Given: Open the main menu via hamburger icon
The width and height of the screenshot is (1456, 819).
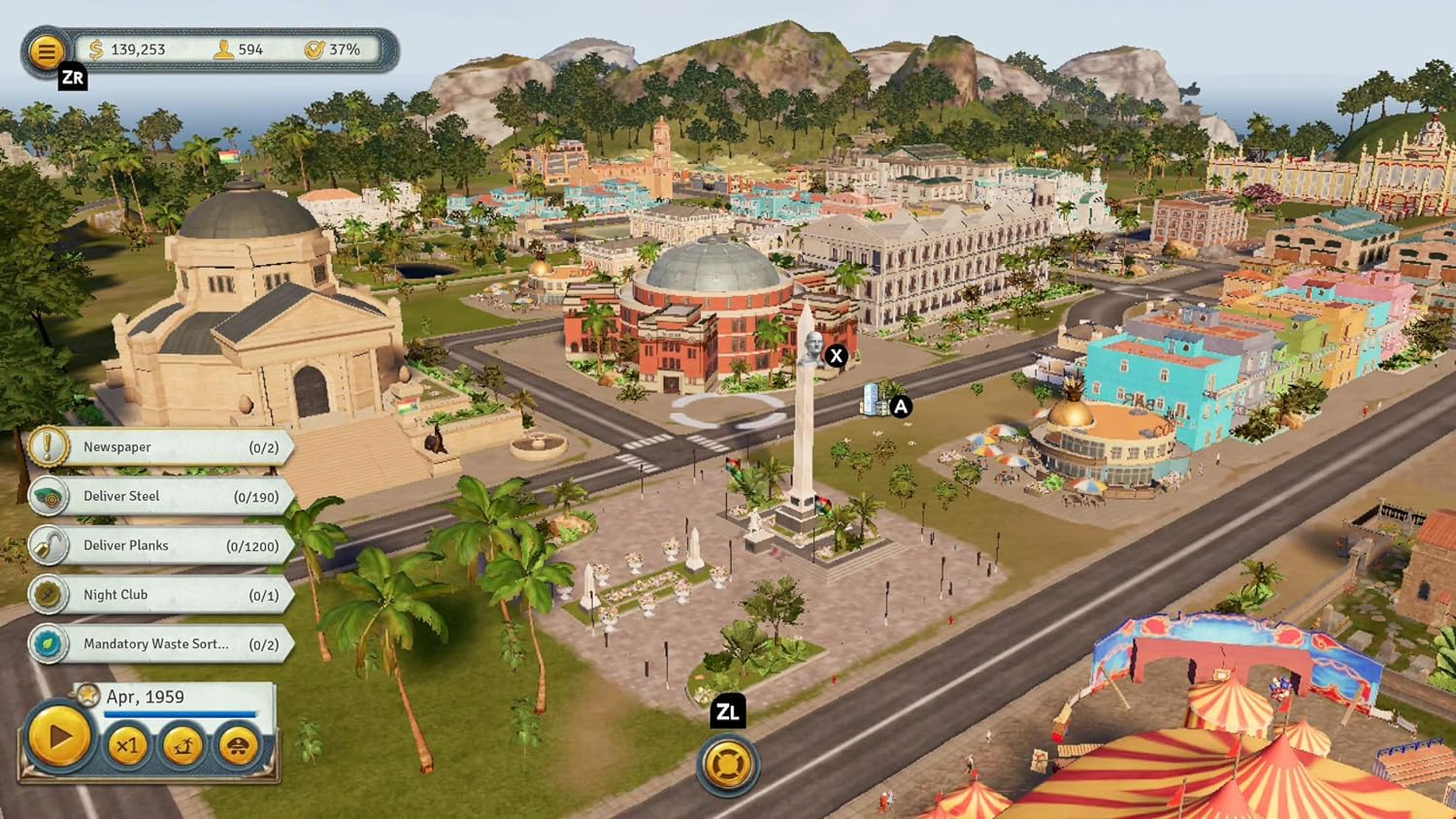Looking at the screenshot, I should [46, 51].
